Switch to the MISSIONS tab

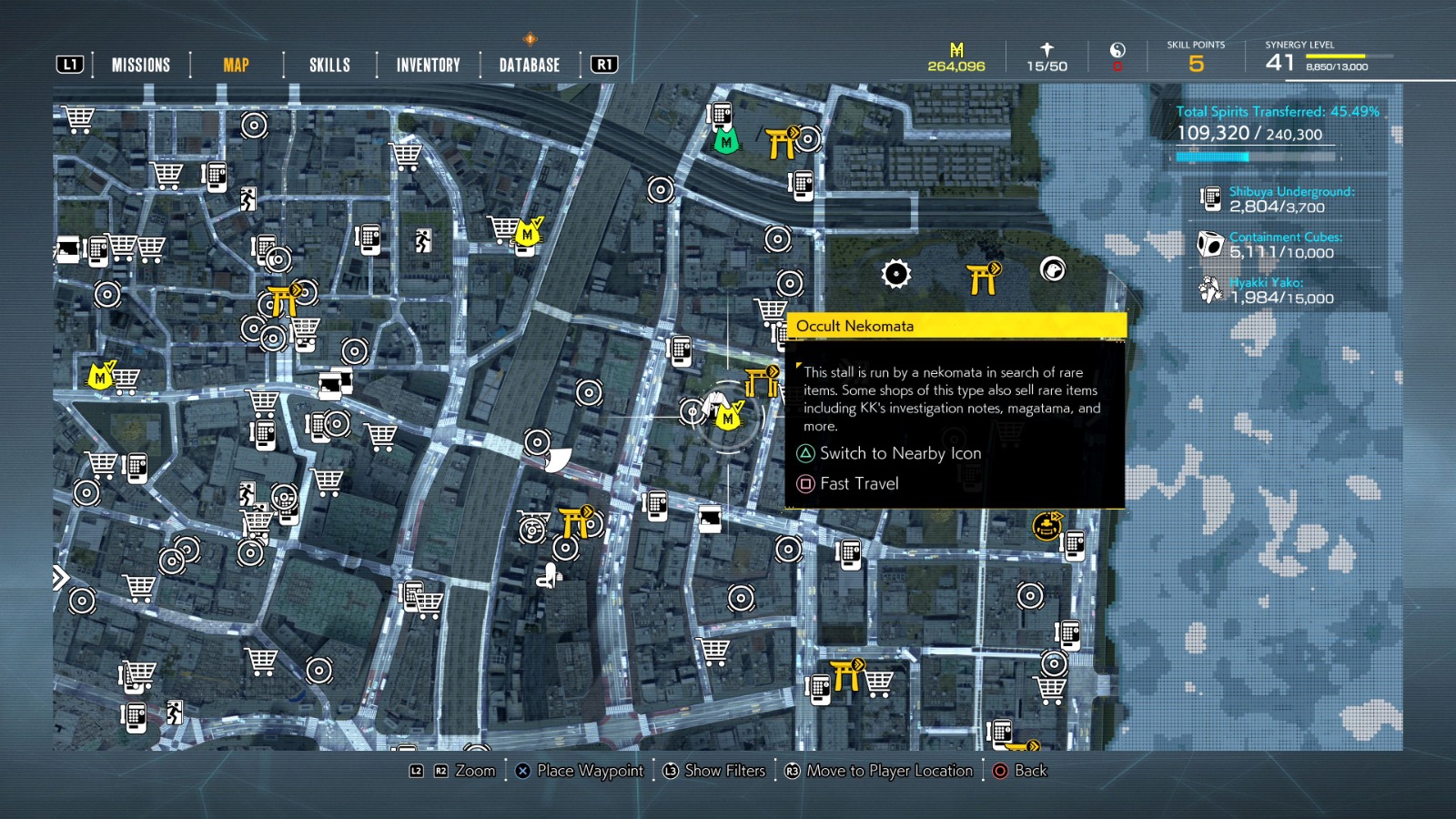(x=140, y=65)
